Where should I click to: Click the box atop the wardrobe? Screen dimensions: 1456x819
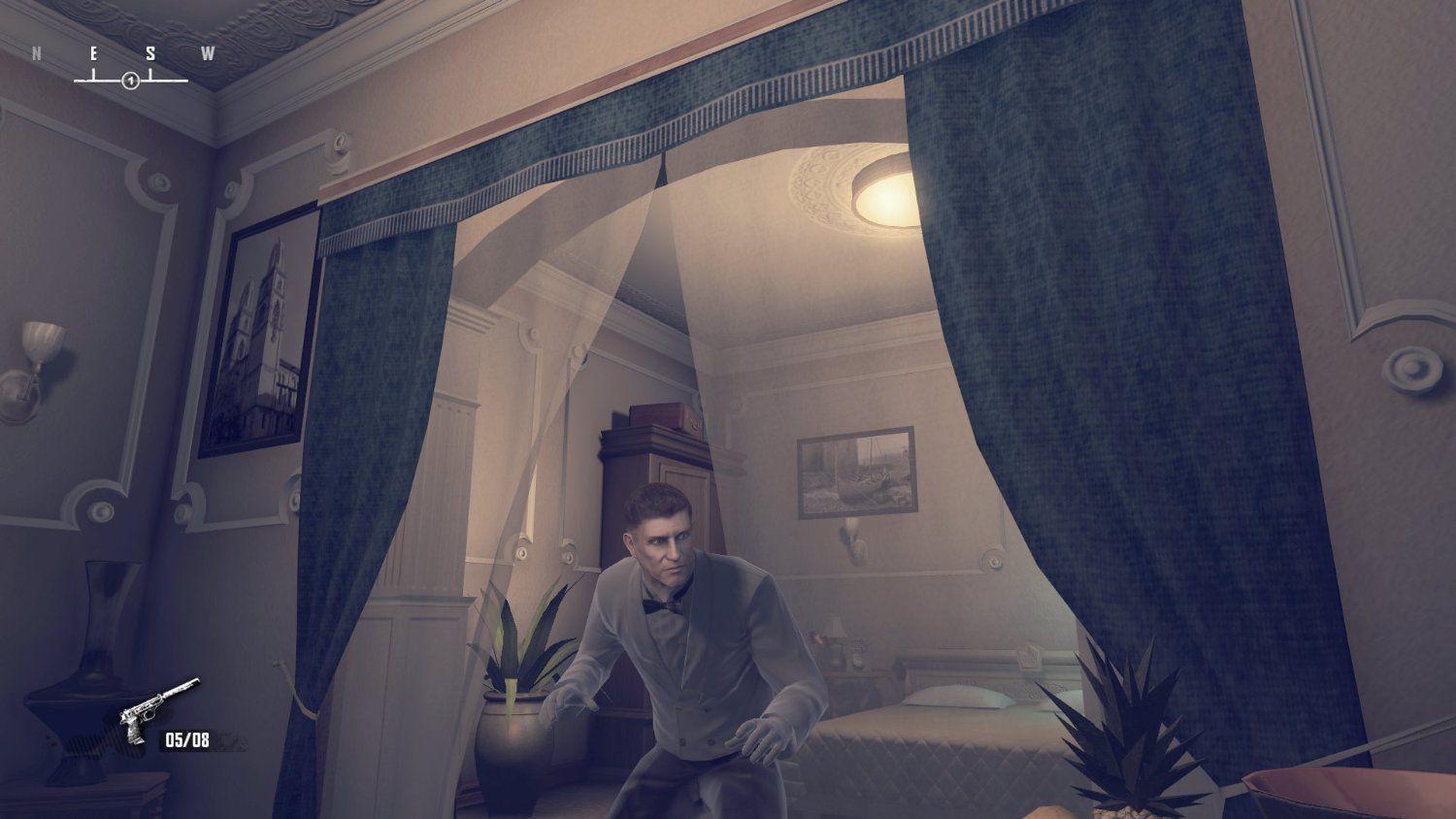click(x=662, y=417)
